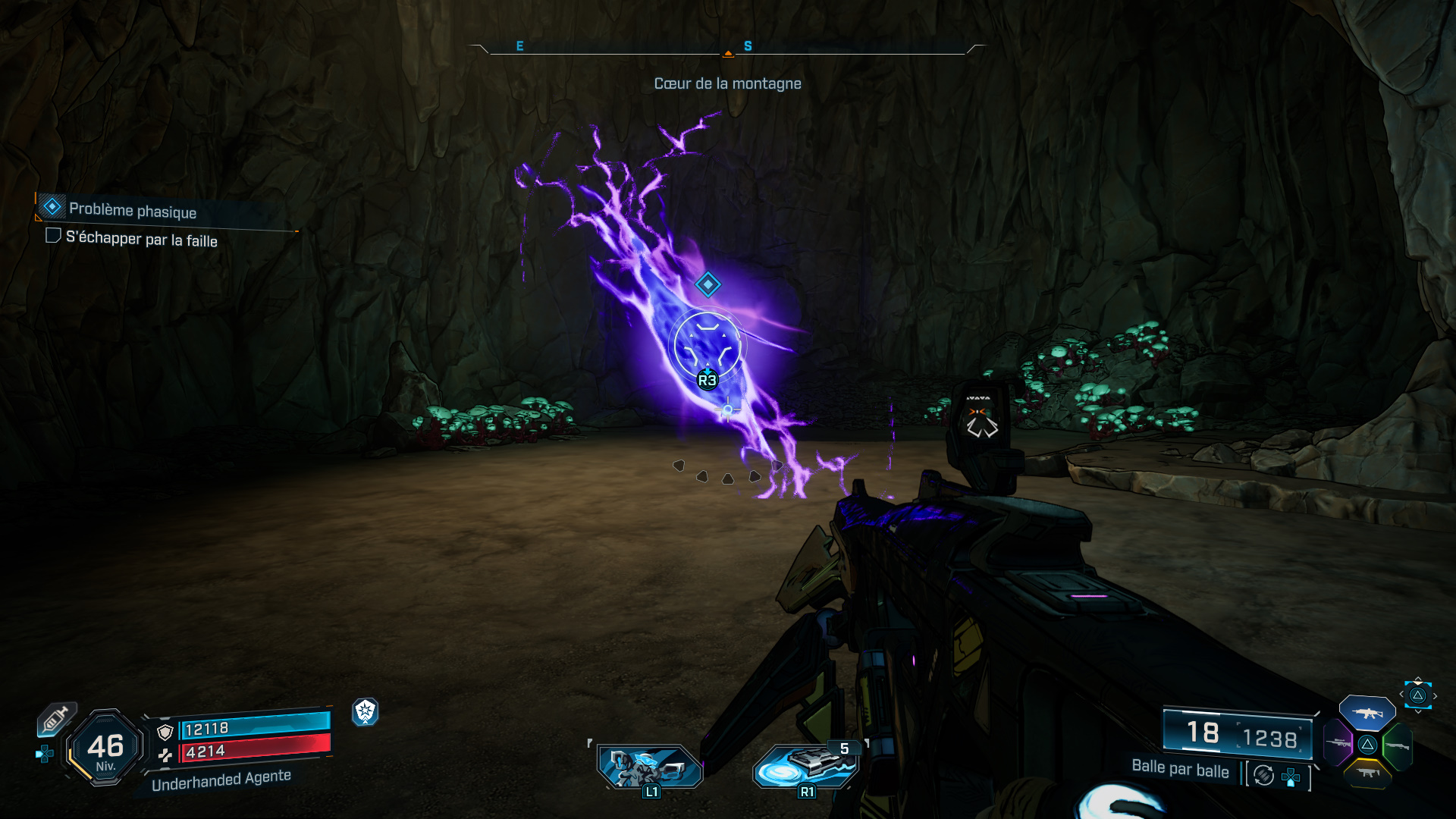
Task: Select the blue diamond objective waypoint marker
Action: point(708,284)
